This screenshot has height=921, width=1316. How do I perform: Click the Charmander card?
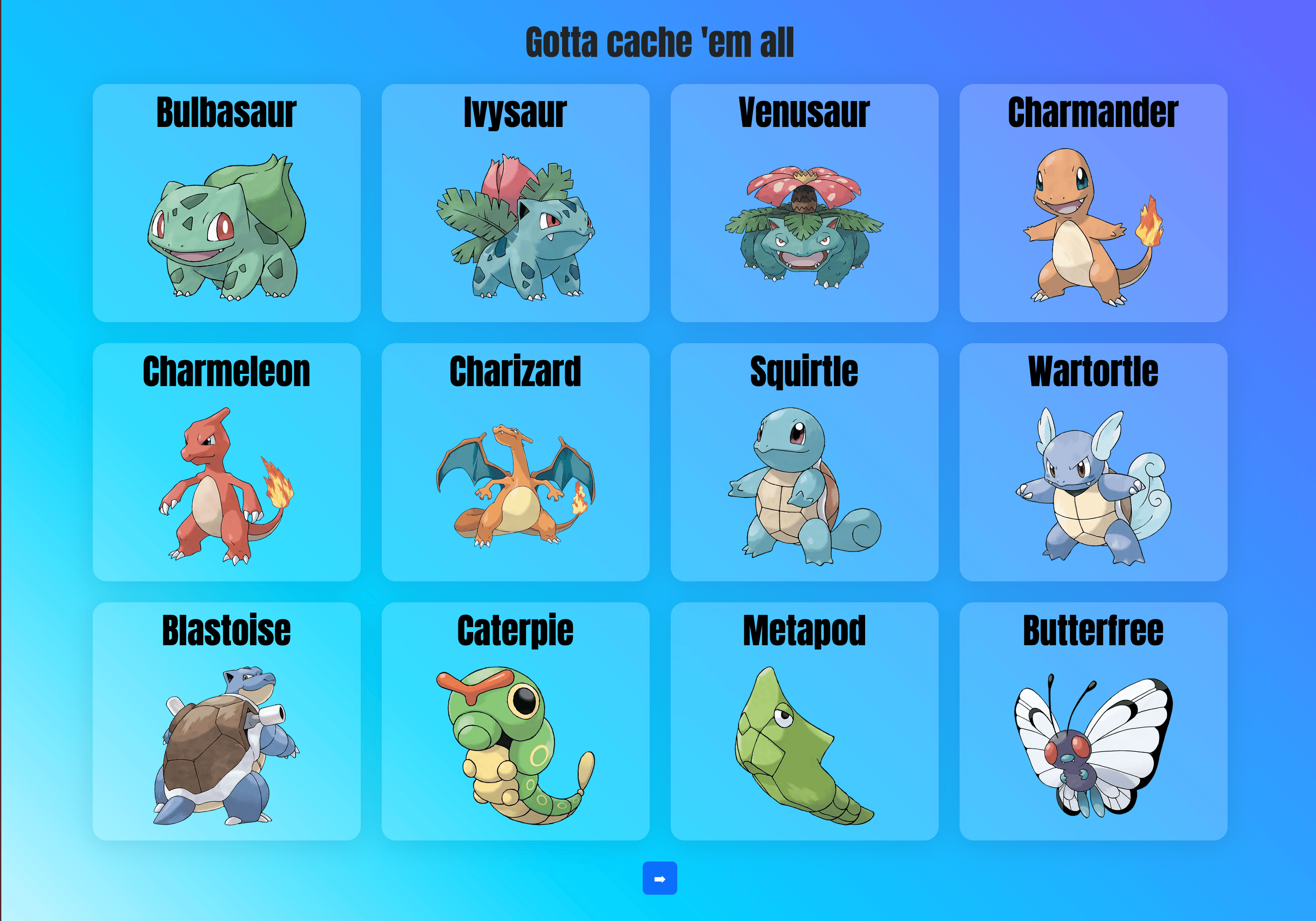(1093, 204)
